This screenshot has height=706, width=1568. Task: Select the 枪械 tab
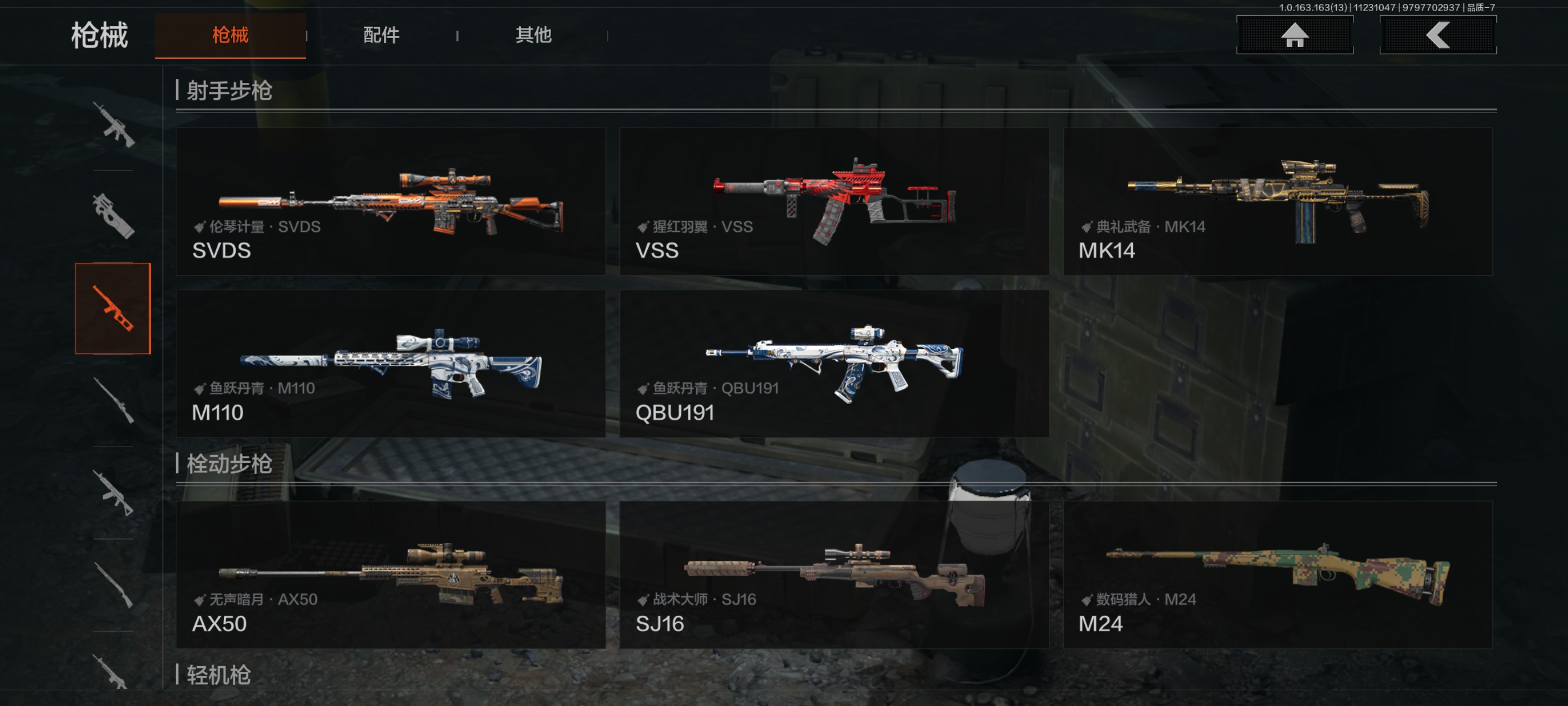coord(230,35)
